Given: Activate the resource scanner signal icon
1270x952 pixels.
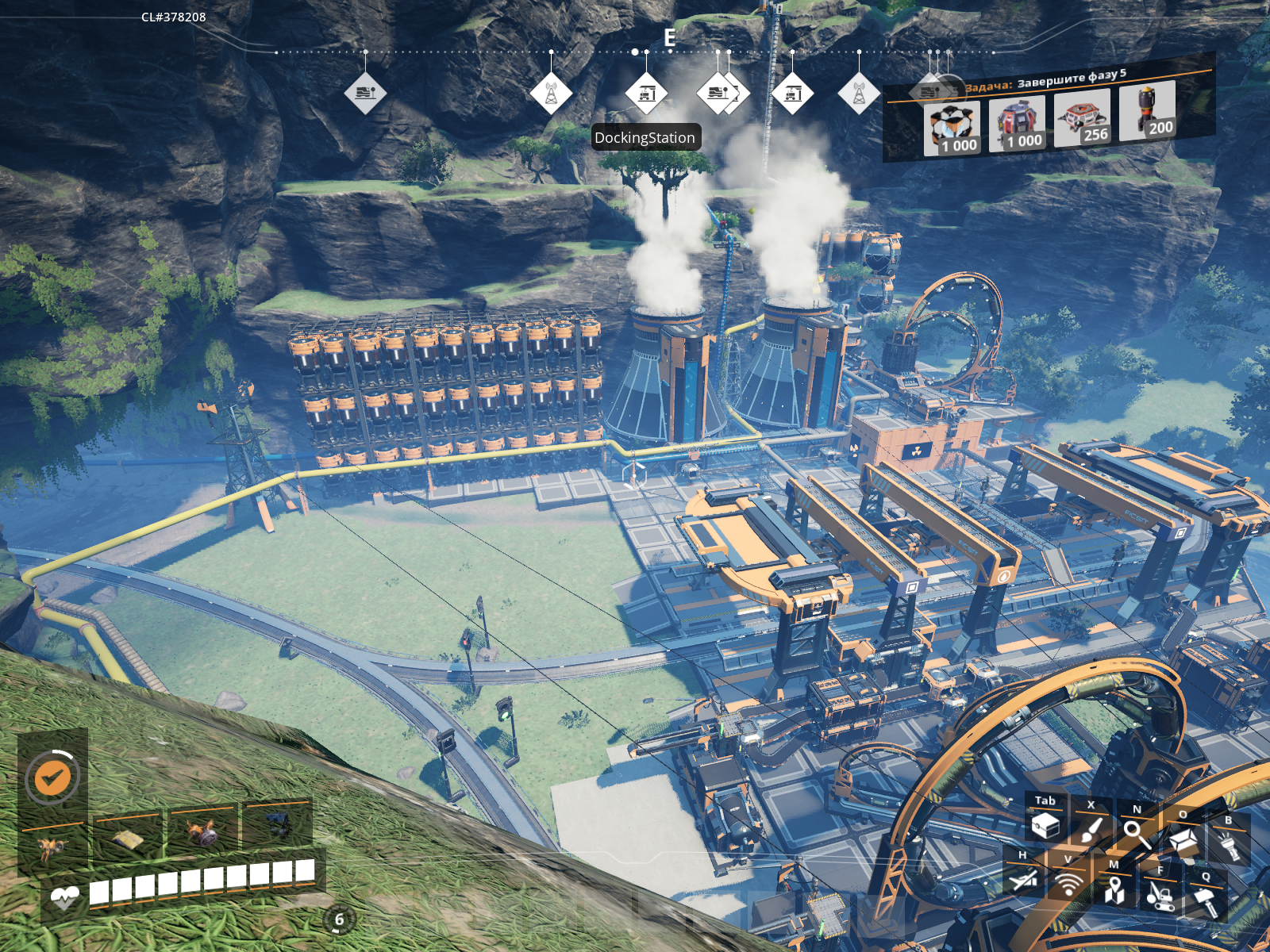Looking at the screenshot, I should [1068, 883].
